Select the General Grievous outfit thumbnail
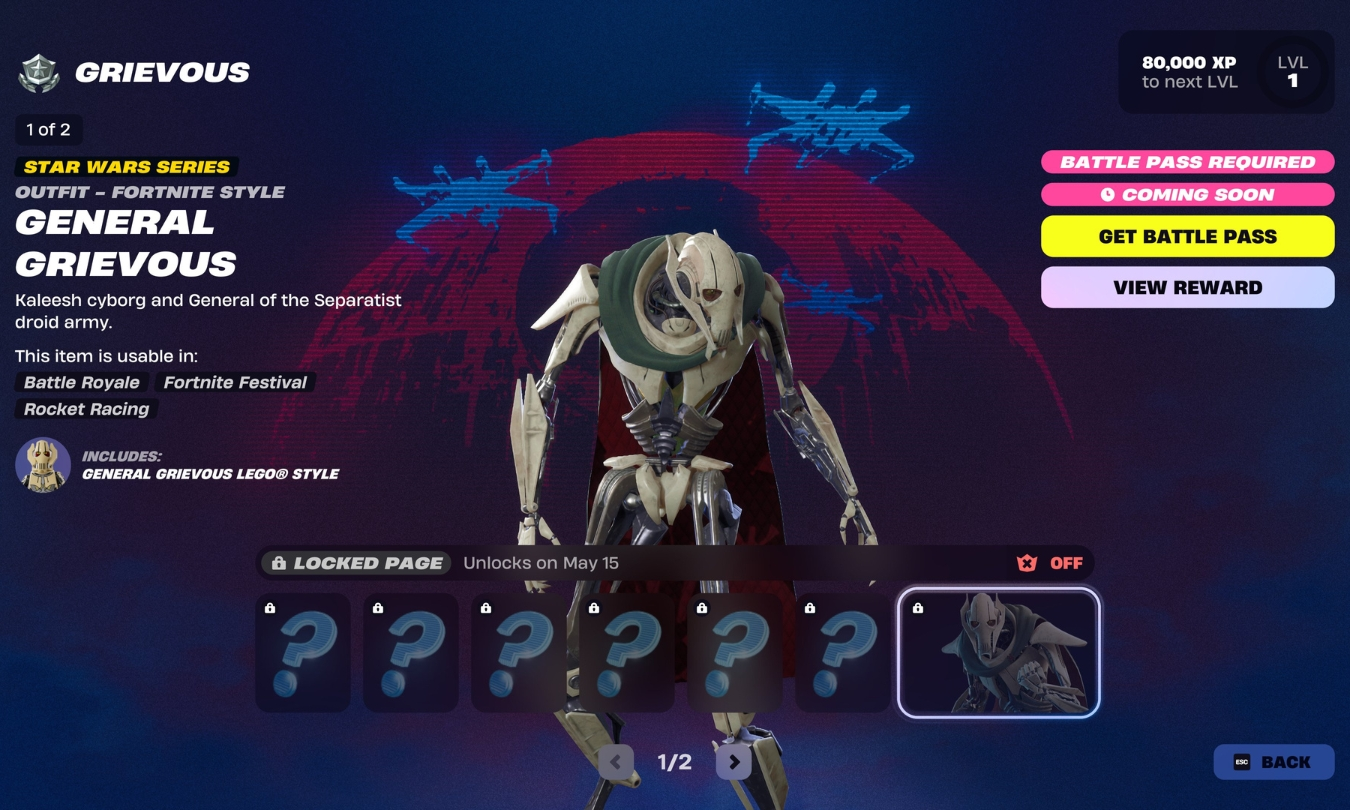Viewport: 1350px width, 810px height. (997, 652)
